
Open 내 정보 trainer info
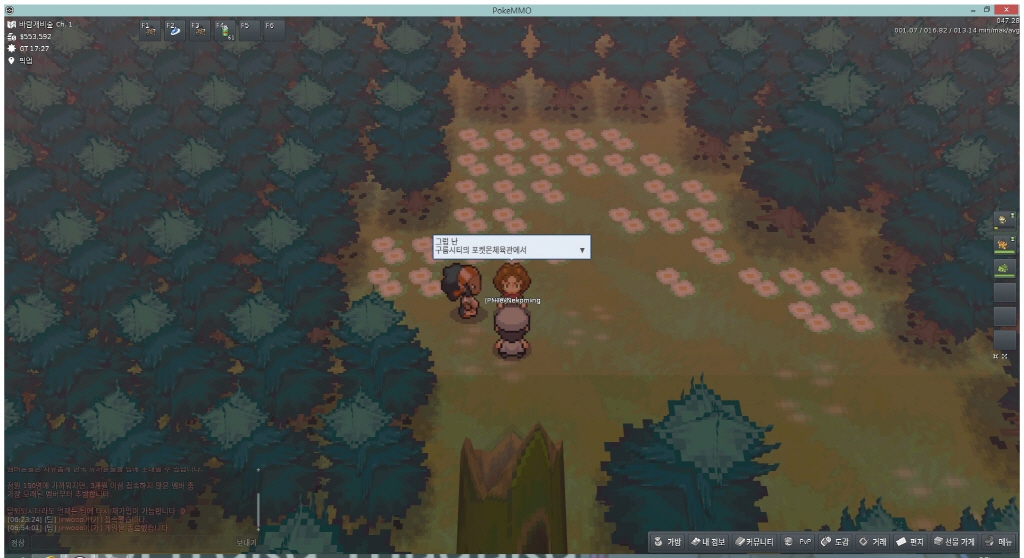(711, 541)
